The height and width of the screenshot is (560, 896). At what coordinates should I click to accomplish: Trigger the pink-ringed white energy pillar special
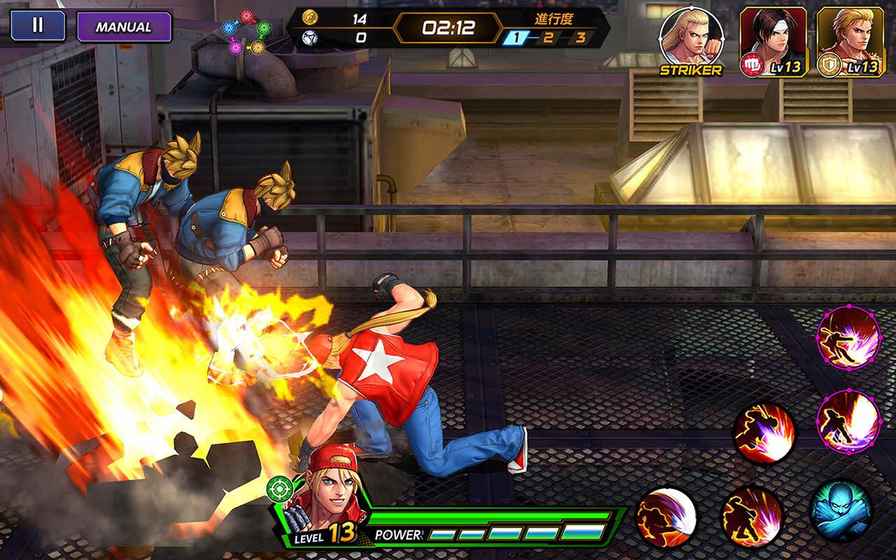[848, 421]
